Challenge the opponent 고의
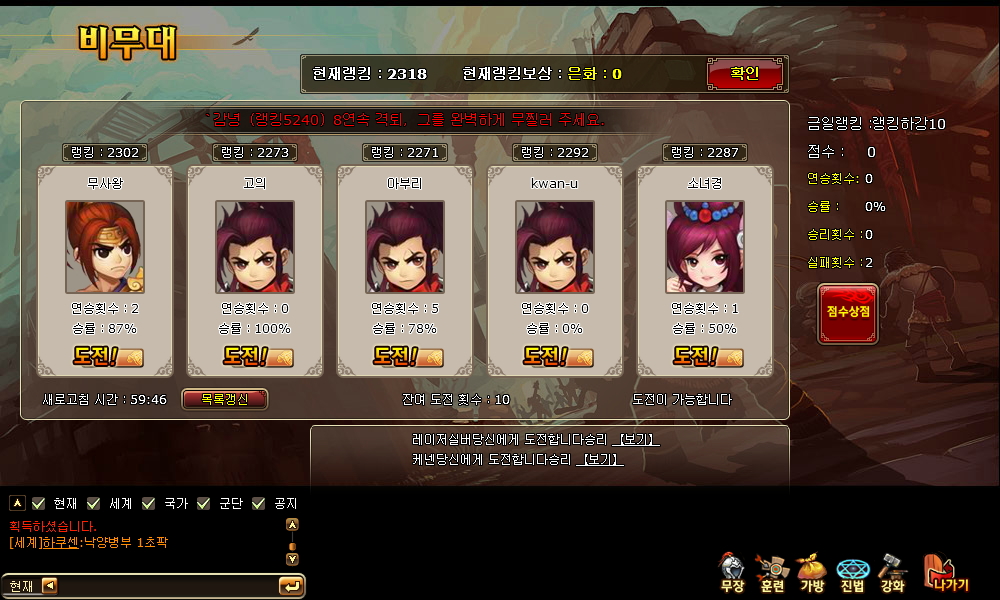 [257, 355]
